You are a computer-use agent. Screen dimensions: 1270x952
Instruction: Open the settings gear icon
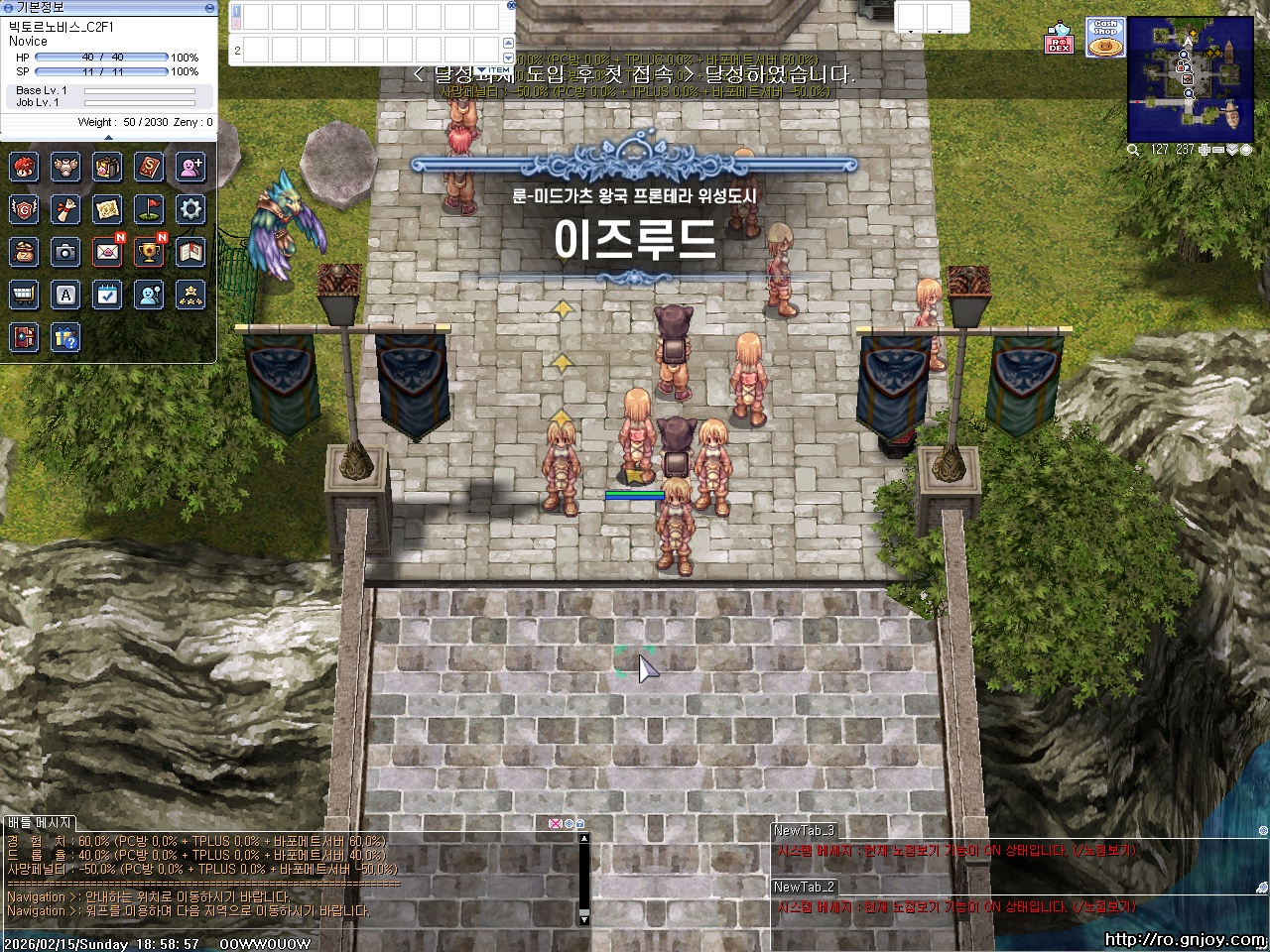click(190, 209)
